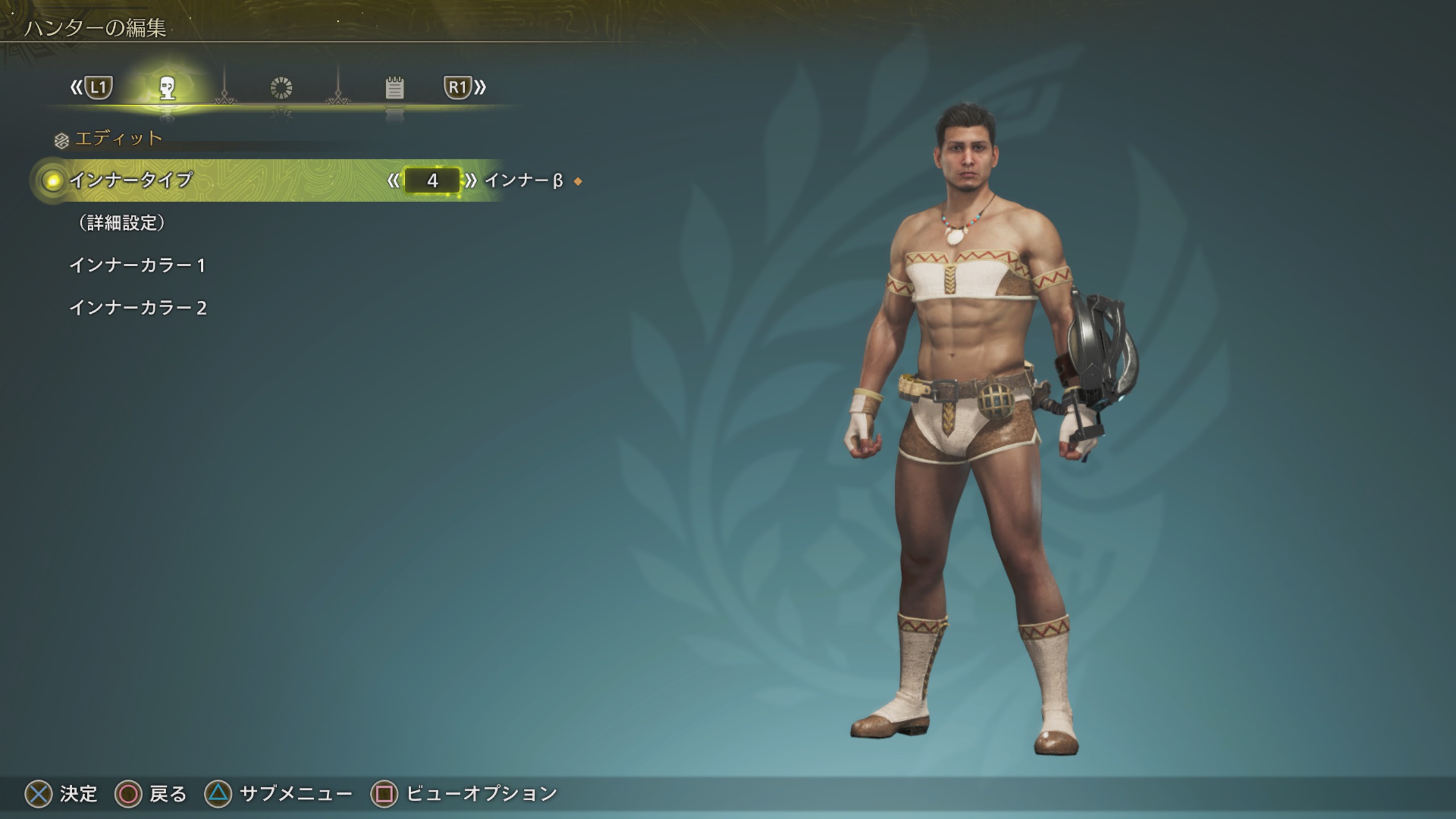Switch to the circular ring icon tab
Image resolution: width=1456 pixels, height=819 pixels.
tap(281, 88)
